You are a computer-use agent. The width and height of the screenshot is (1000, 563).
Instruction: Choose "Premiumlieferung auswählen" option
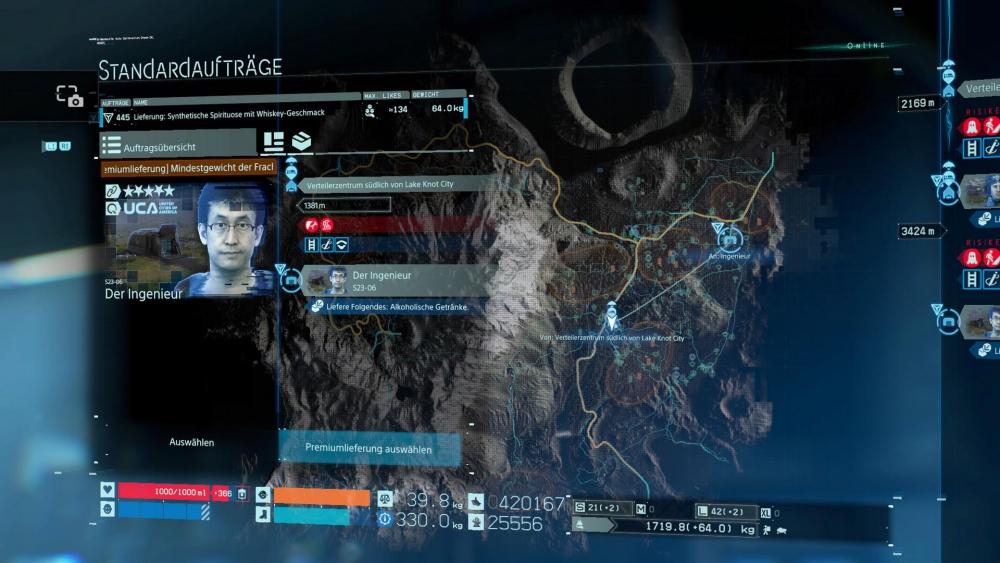(x=369, y=450)
